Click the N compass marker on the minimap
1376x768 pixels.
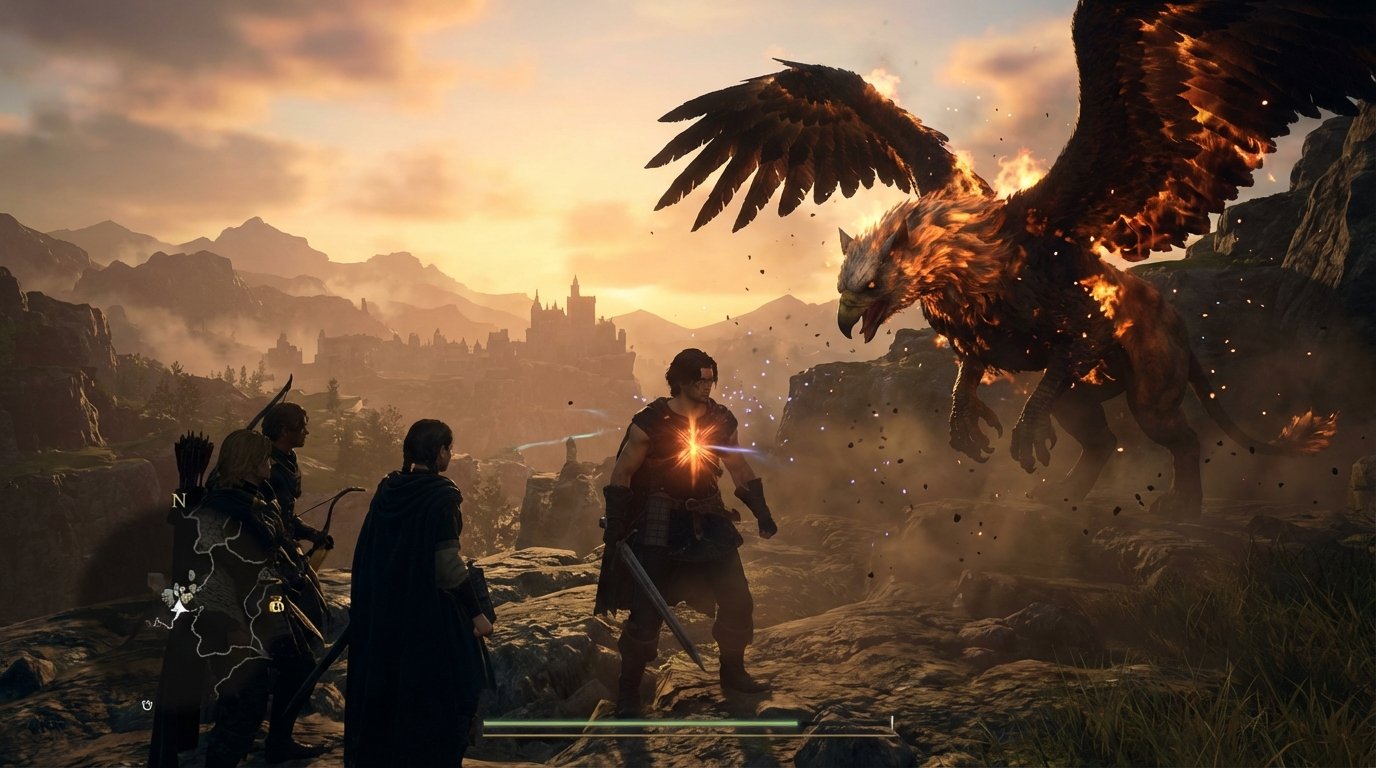coord(180,501)
